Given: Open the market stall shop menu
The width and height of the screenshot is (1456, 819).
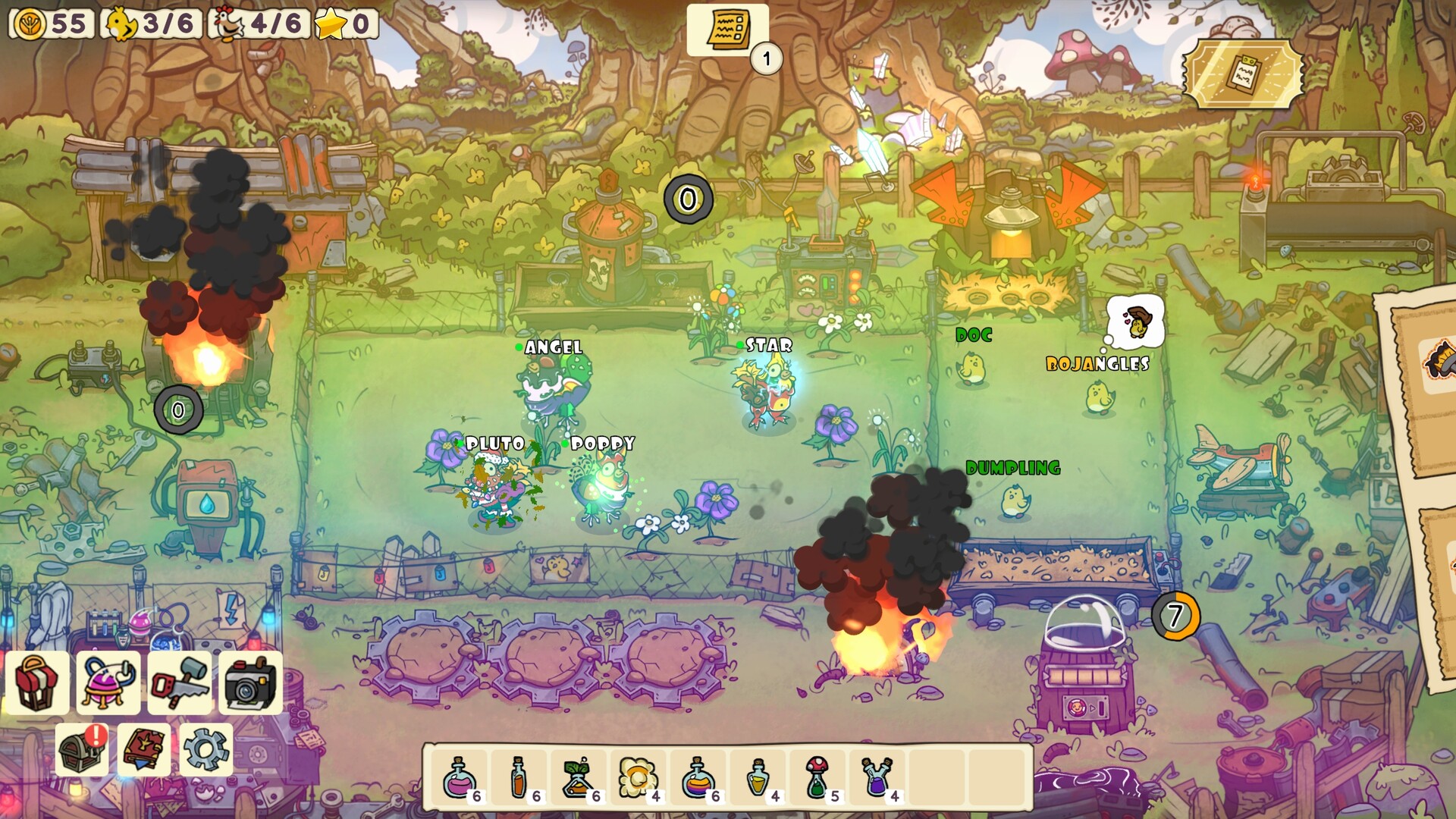Looking at the screenshot, I should click(38, 682).
